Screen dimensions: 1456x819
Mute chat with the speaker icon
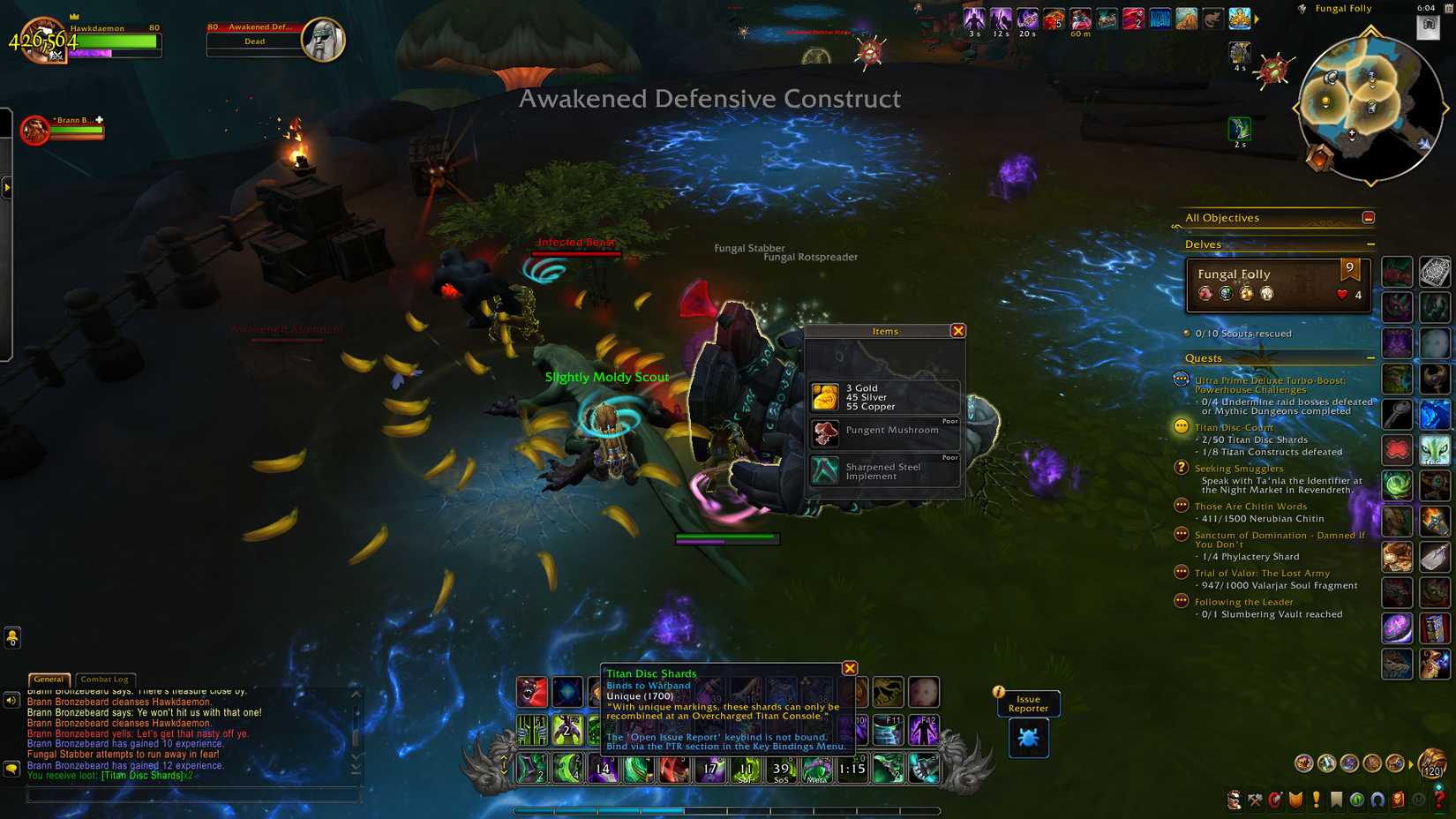point(11,700)
